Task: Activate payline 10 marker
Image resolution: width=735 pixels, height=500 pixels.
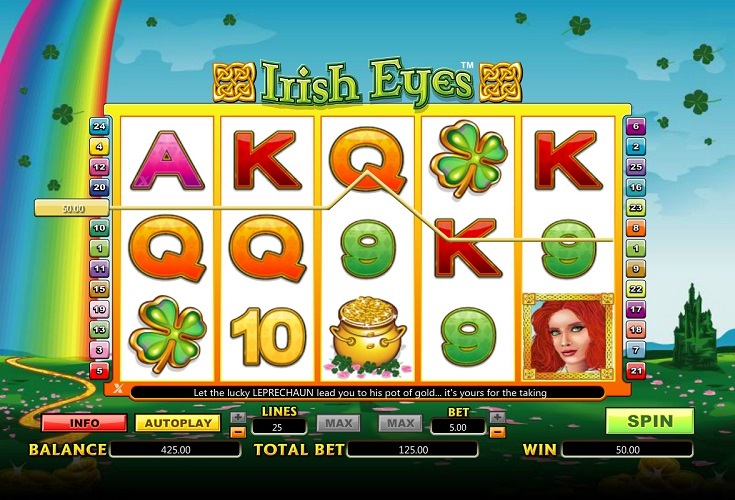Action: coord(99,228)
